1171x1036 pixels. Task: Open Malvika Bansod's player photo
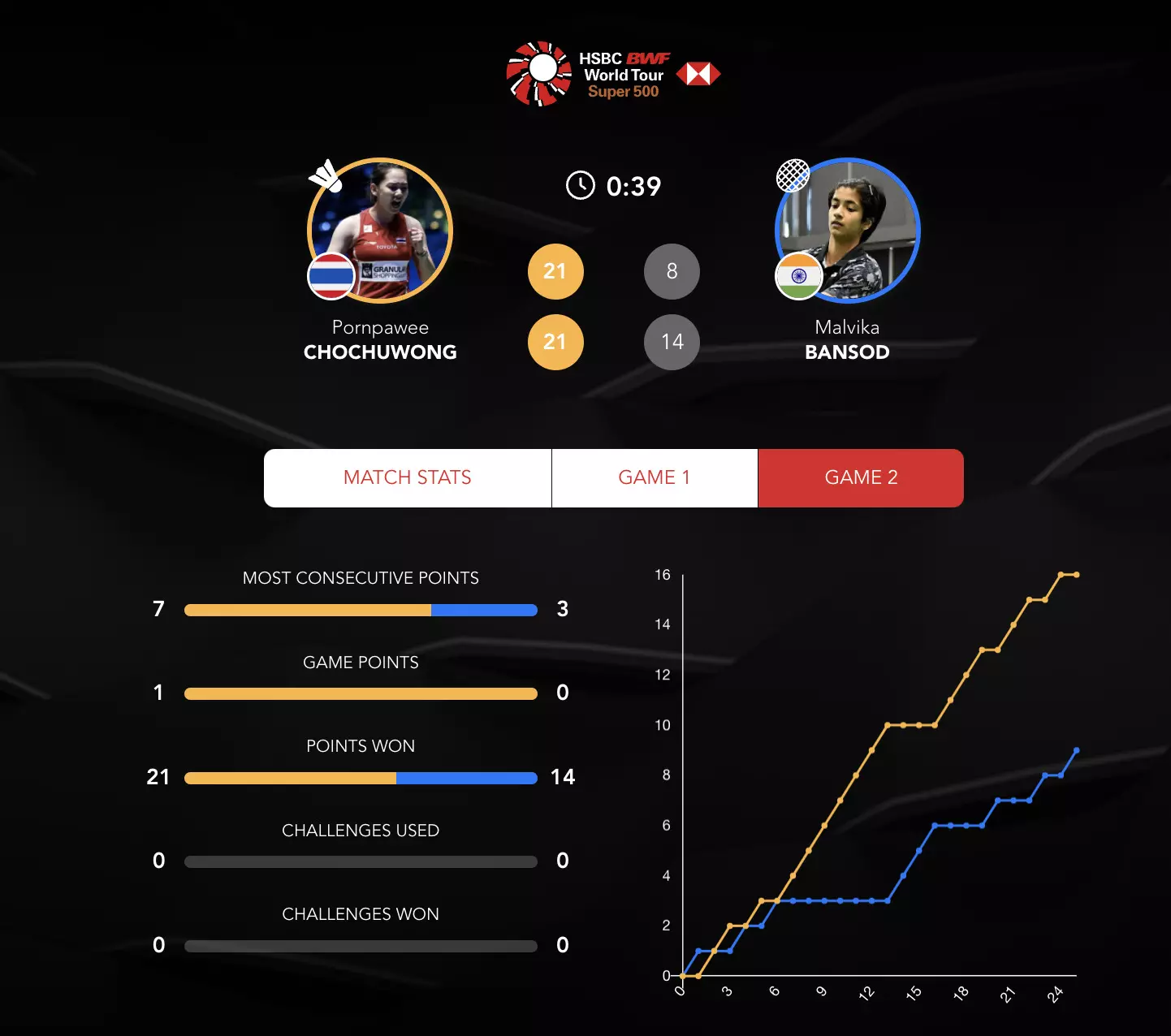pyautogui.click(x=848, y=230)
